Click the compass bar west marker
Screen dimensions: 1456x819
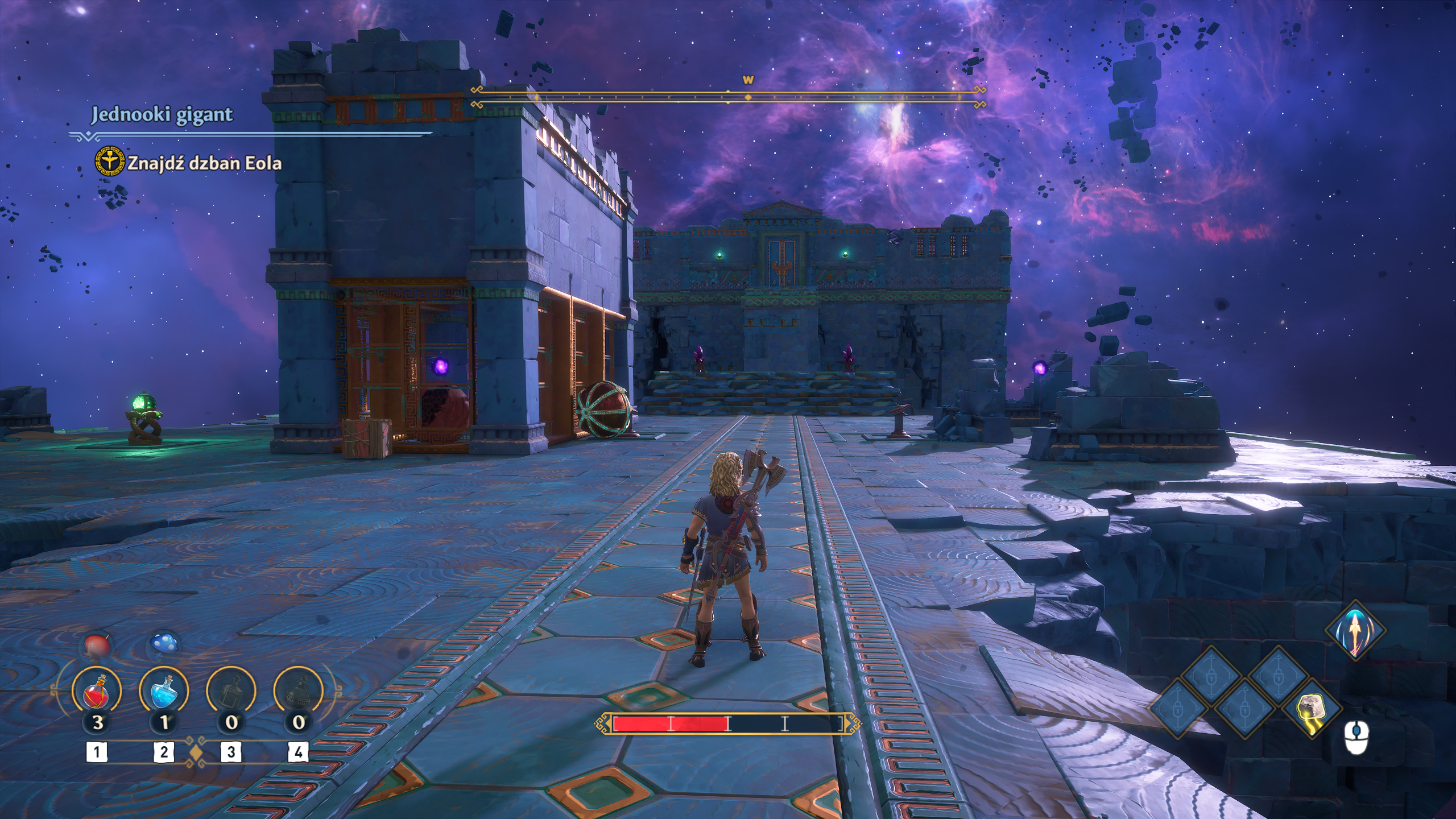click(x=748, y=81)
